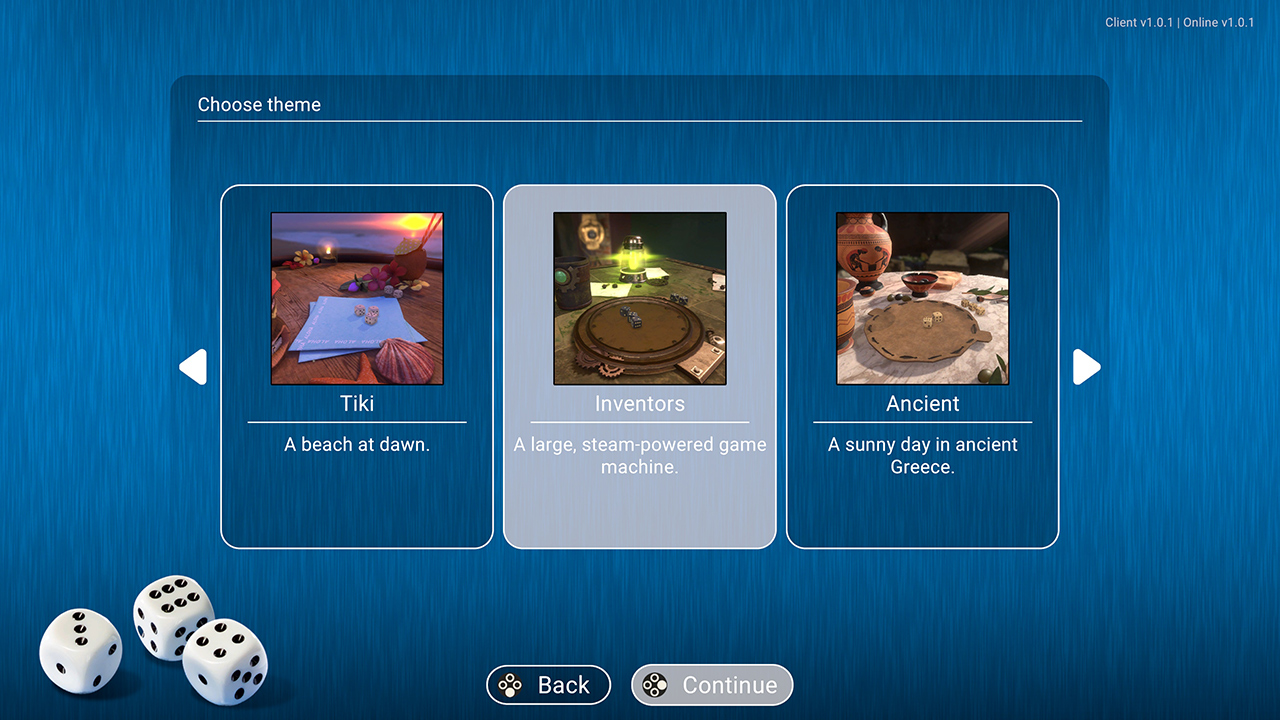Click the gamepad icon on the Back button
1280x720 pixels.
coord(509,685)
